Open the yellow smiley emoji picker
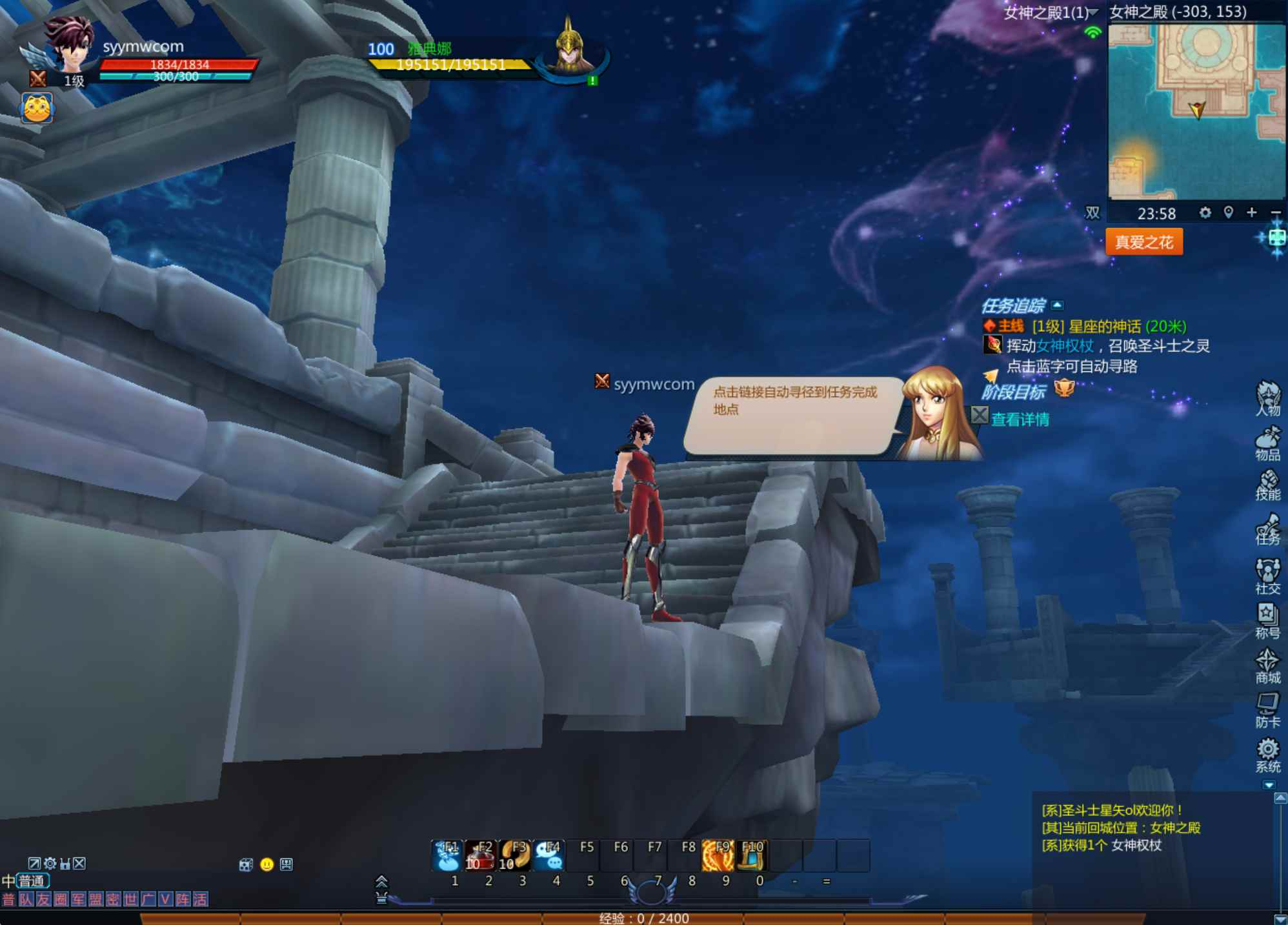The width and height of the screenshot is (1288, 925). pos(267,864)
